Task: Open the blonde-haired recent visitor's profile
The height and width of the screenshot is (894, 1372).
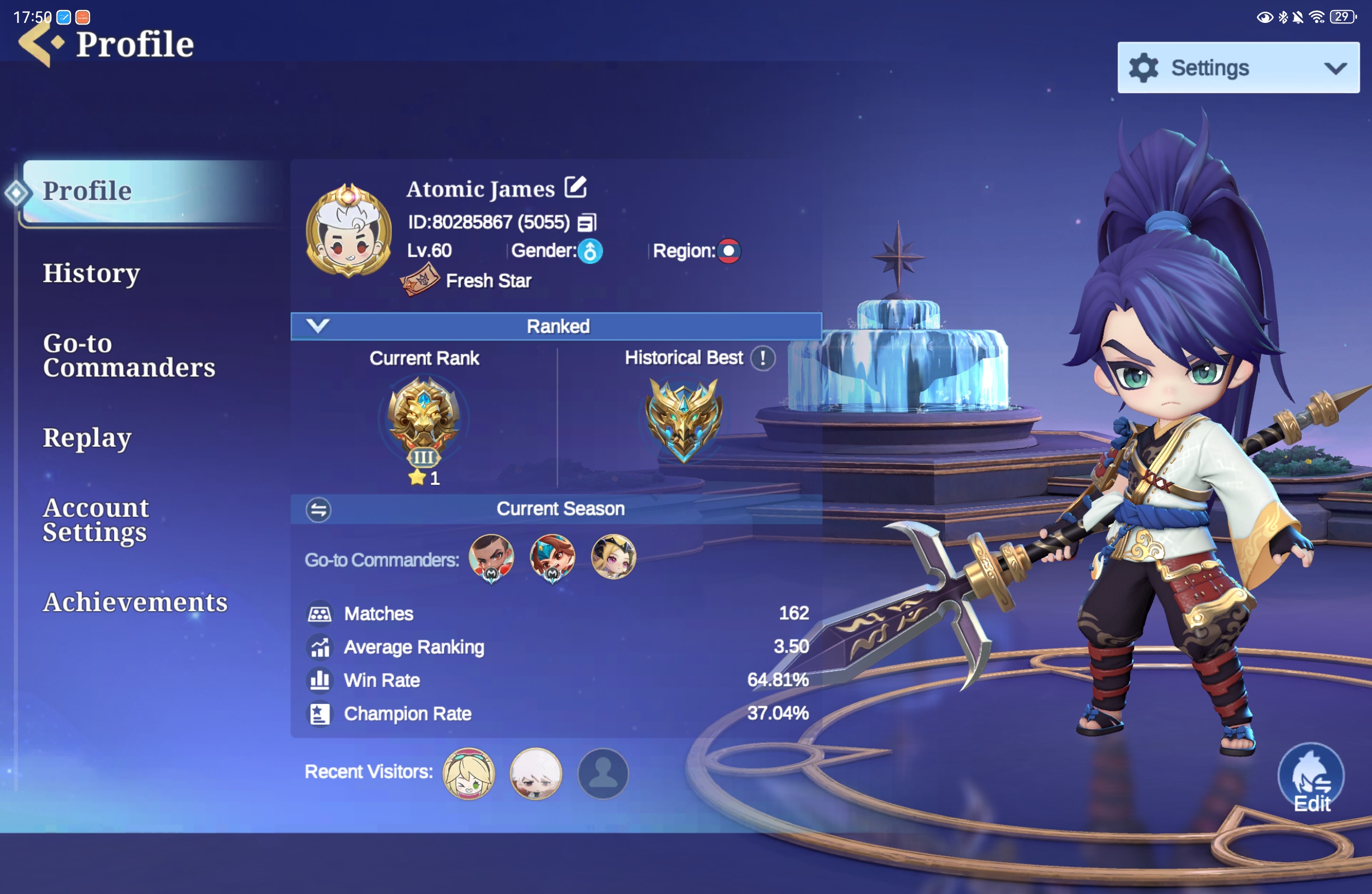Action: 468,773
